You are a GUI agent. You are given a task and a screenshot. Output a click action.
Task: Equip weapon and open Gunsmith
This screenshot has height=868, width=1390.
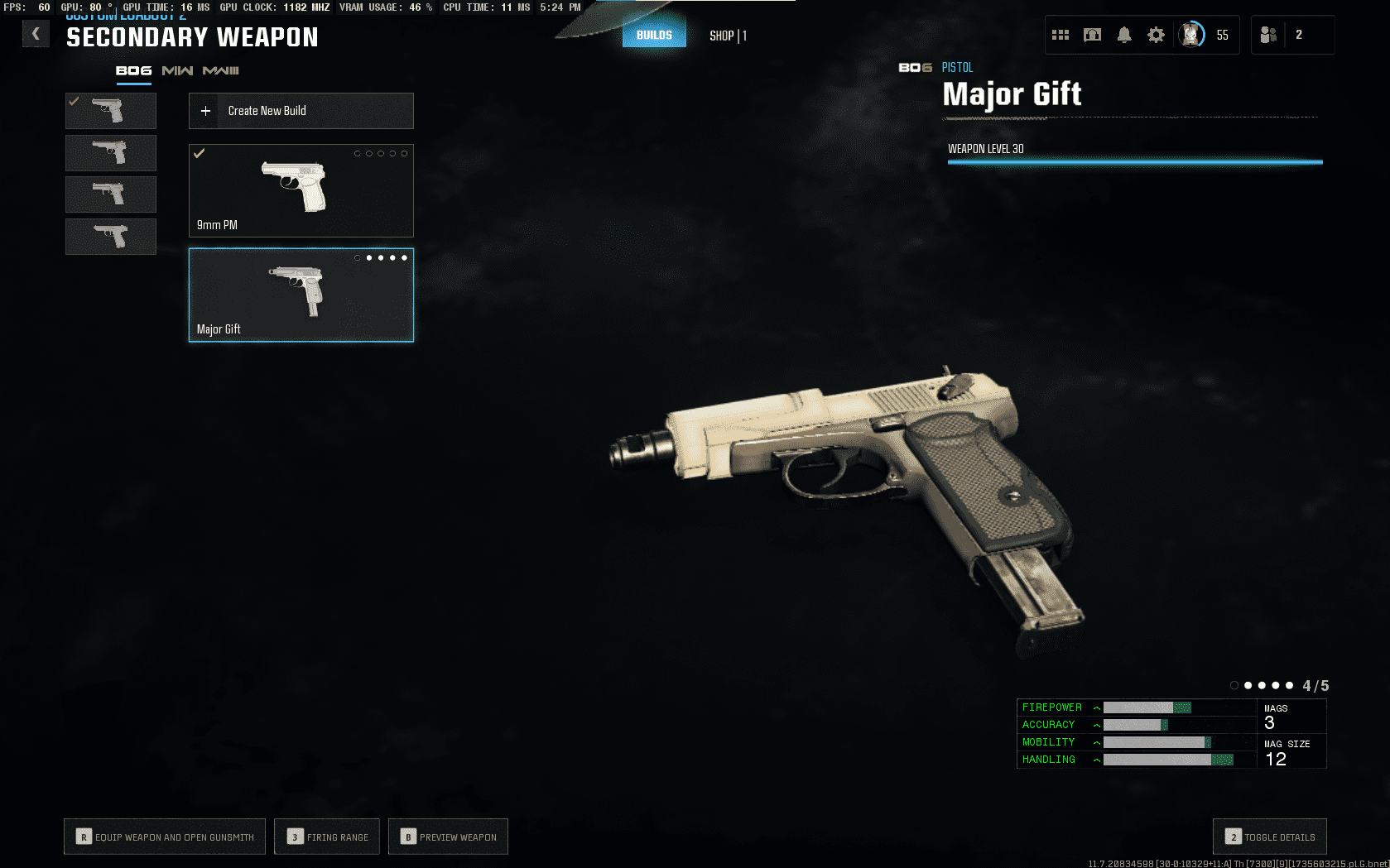point(165,837)
